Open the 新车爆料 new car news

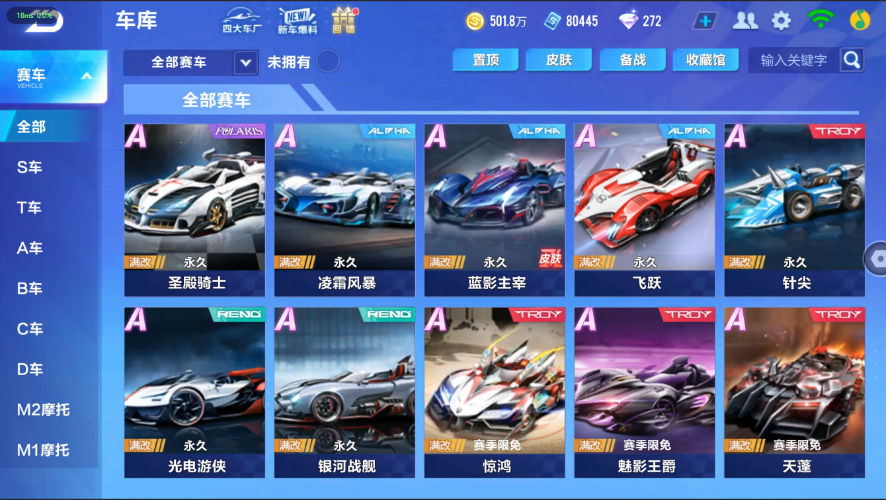point(297,21)
